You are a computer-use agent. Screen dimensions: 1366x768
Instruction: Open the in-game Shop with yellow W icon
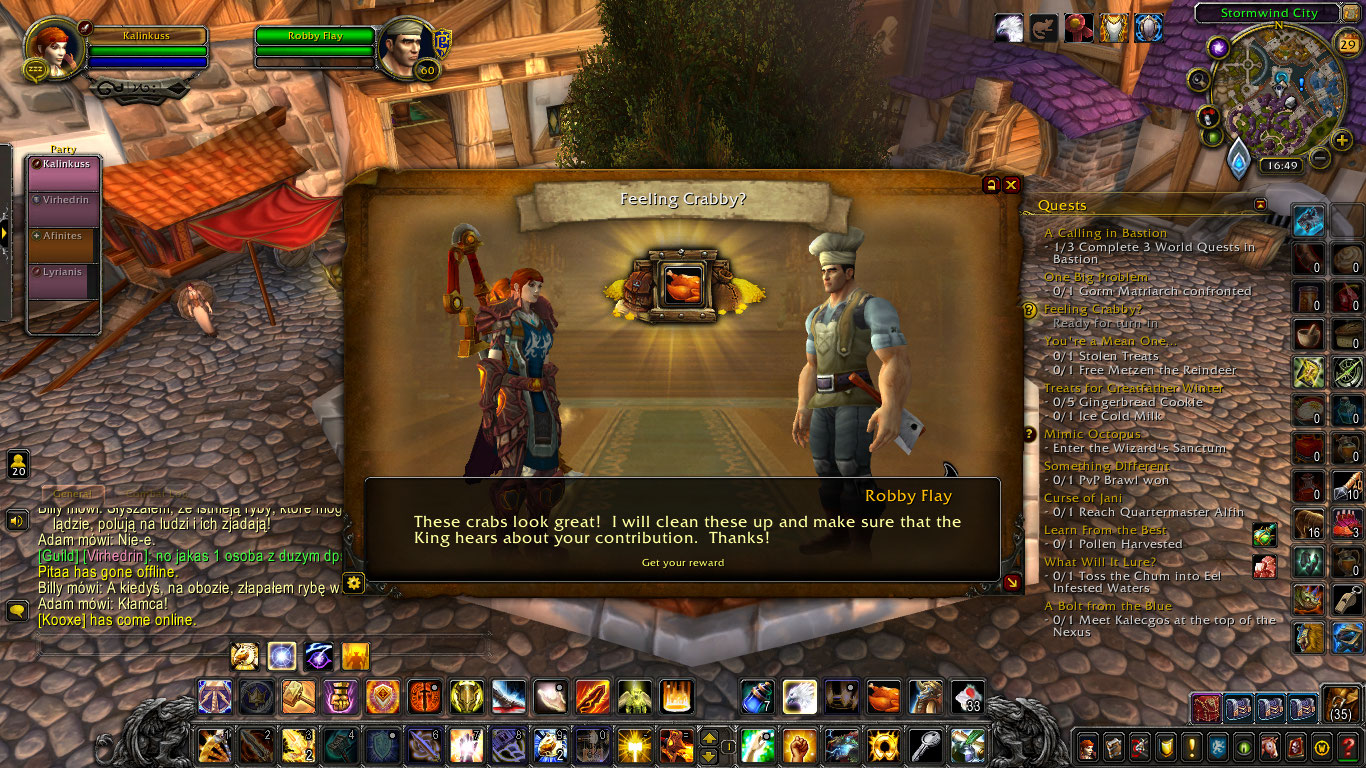click(1322, 747)
